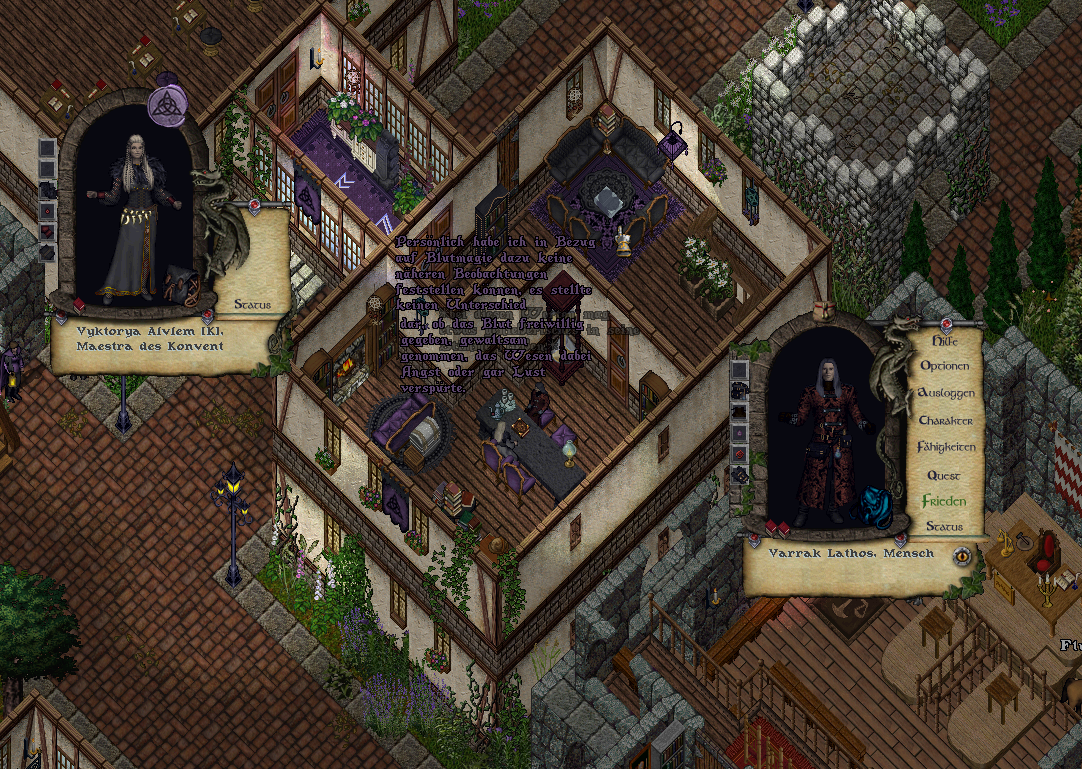The image size is (1082, 769).
Task: Select the red spiral equipment slot beside Varrak
Action: pos(740,454)
